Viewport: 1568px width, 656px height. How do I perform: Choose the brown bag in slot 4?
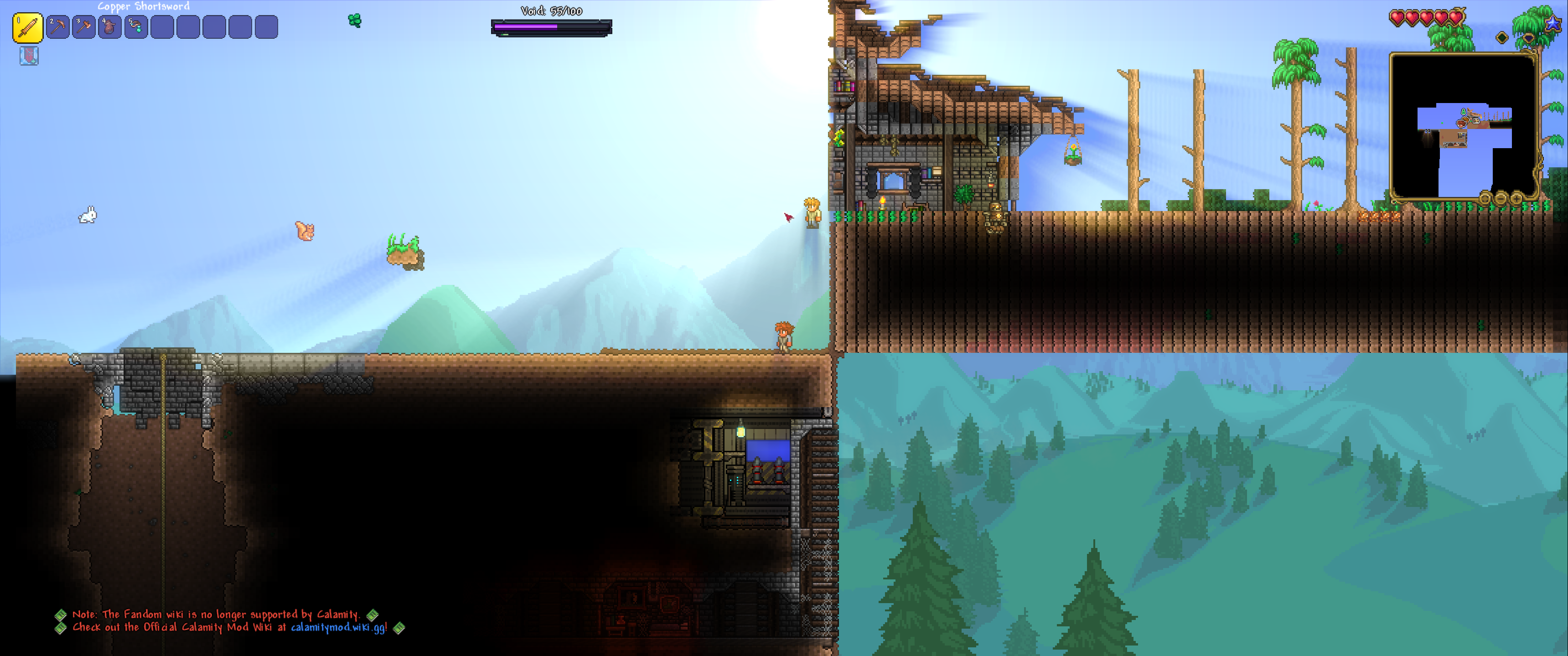pos(110,27)
